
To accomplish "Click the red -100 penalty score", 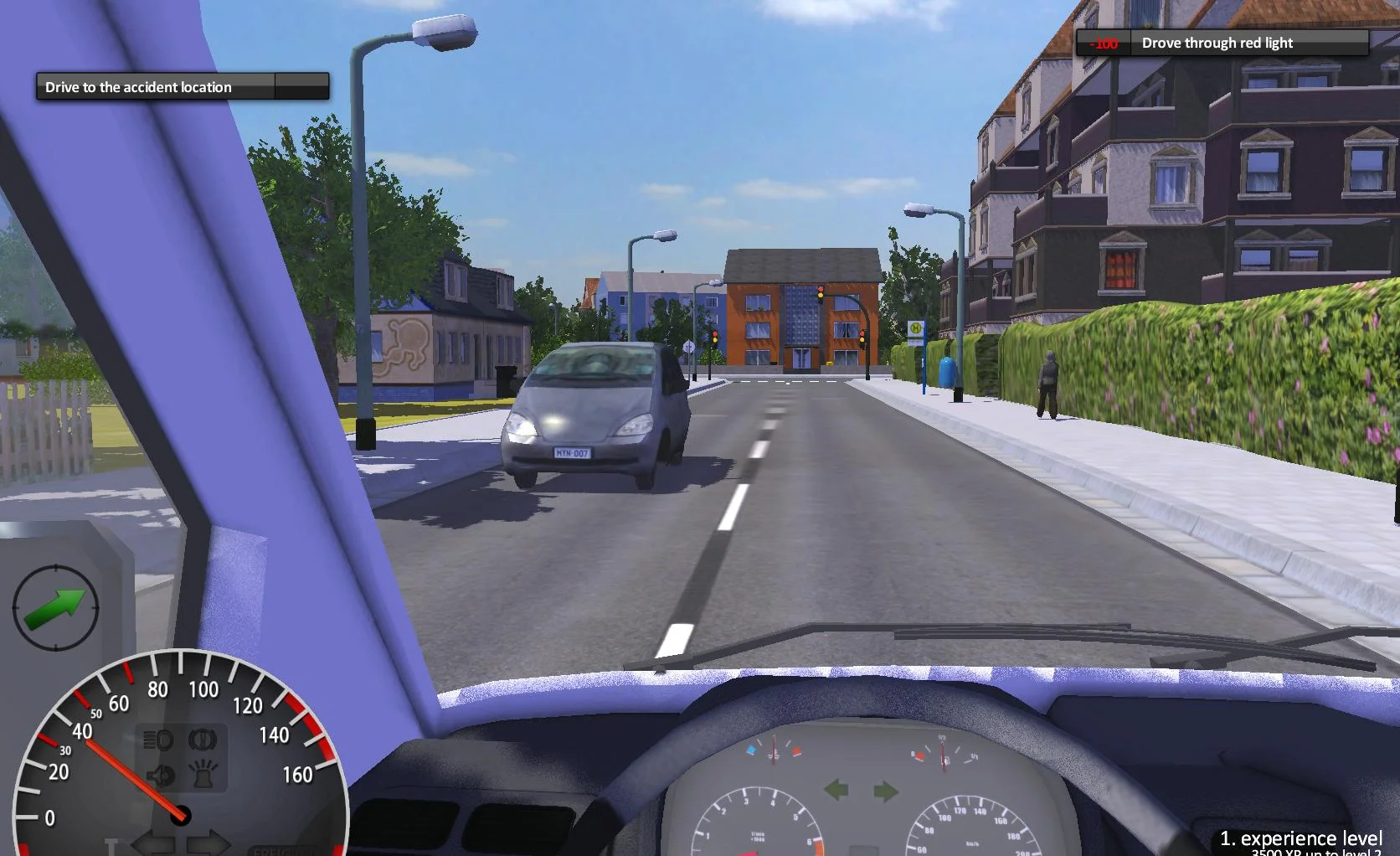I will (1105, 43).
